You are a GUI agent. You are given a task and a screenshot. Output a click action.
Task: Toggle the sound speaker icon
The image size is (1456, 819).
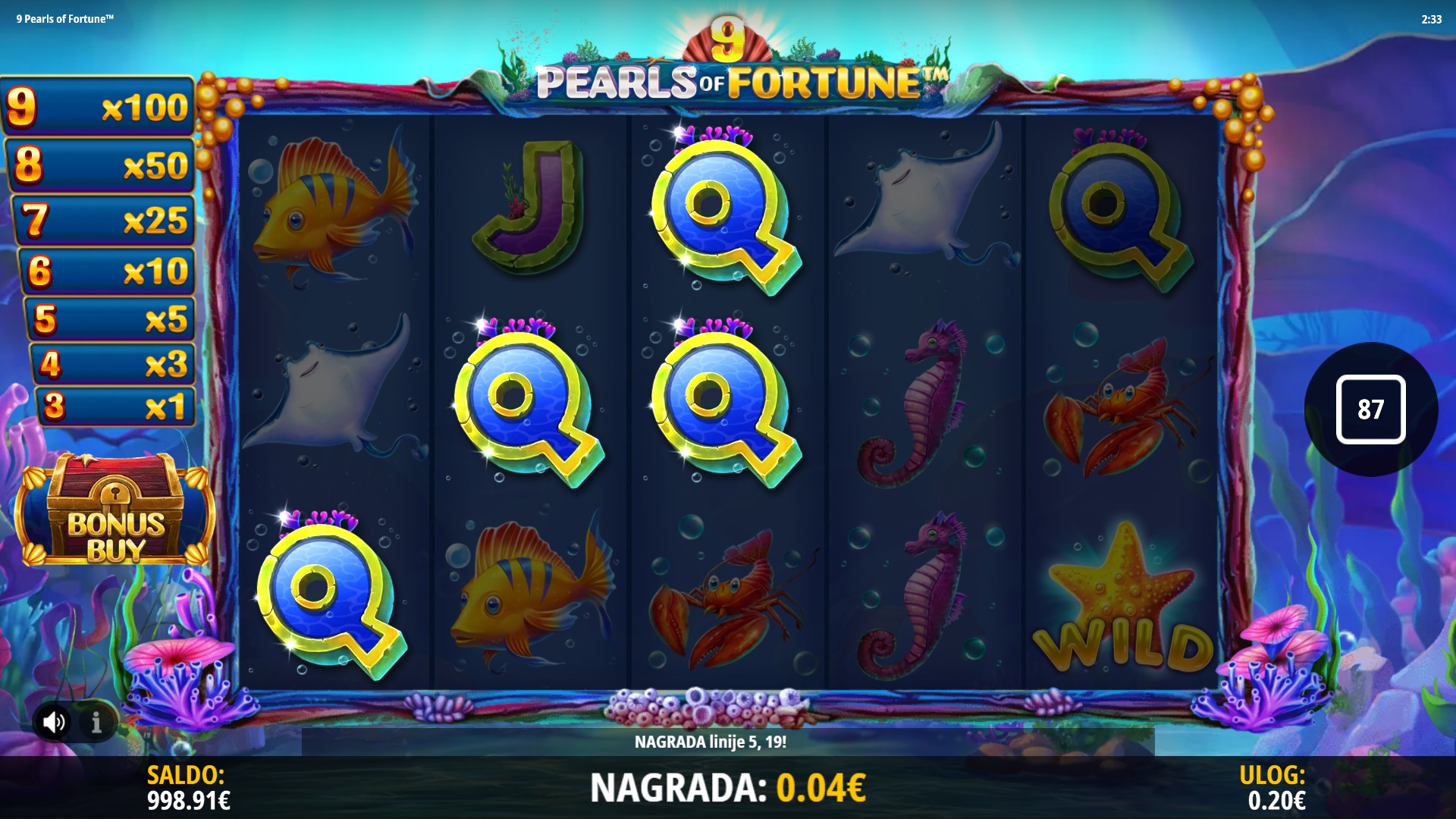click(54, 723)
